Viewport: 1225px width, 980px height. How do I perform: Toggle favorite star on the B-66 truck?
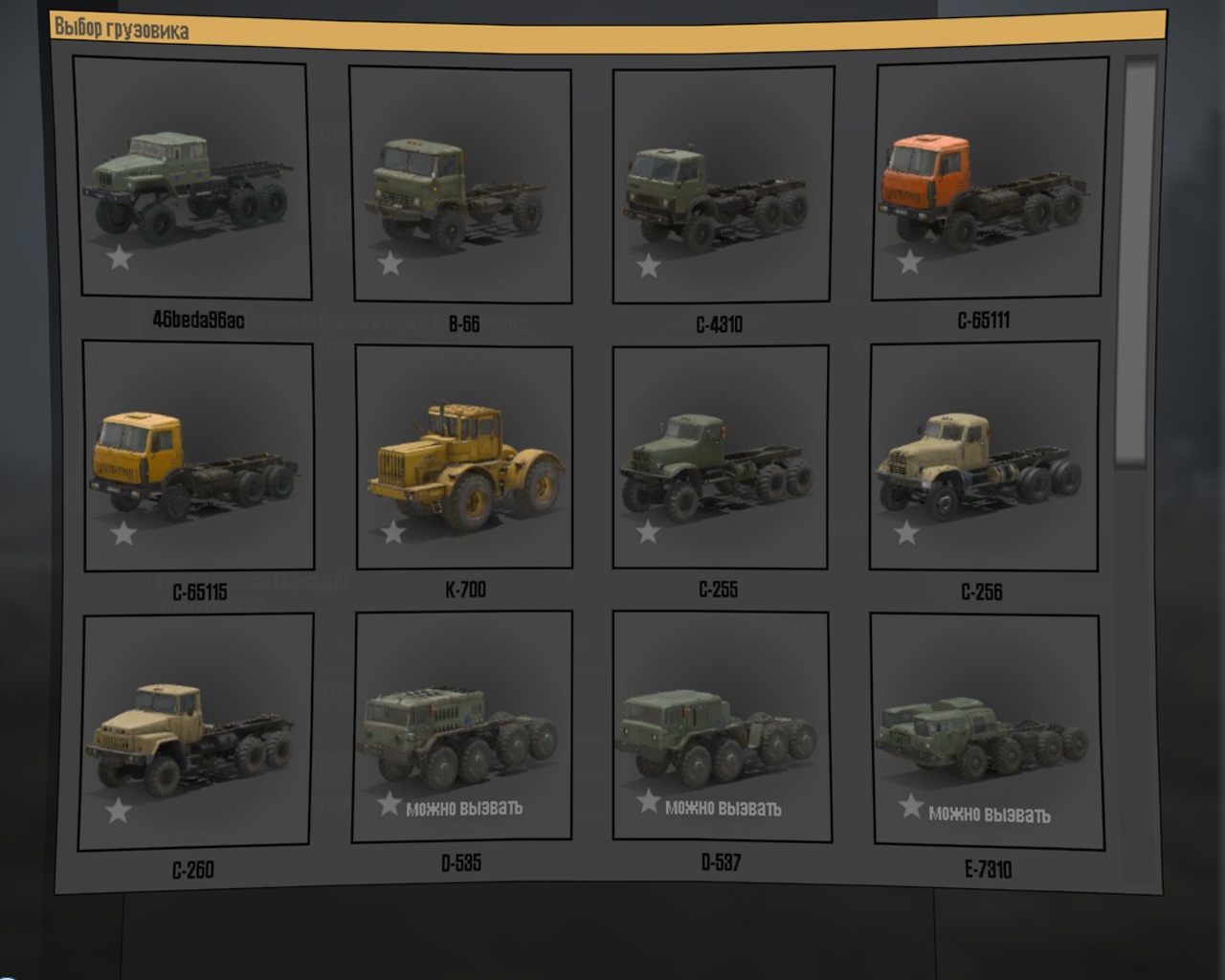[x=390, y=265]
